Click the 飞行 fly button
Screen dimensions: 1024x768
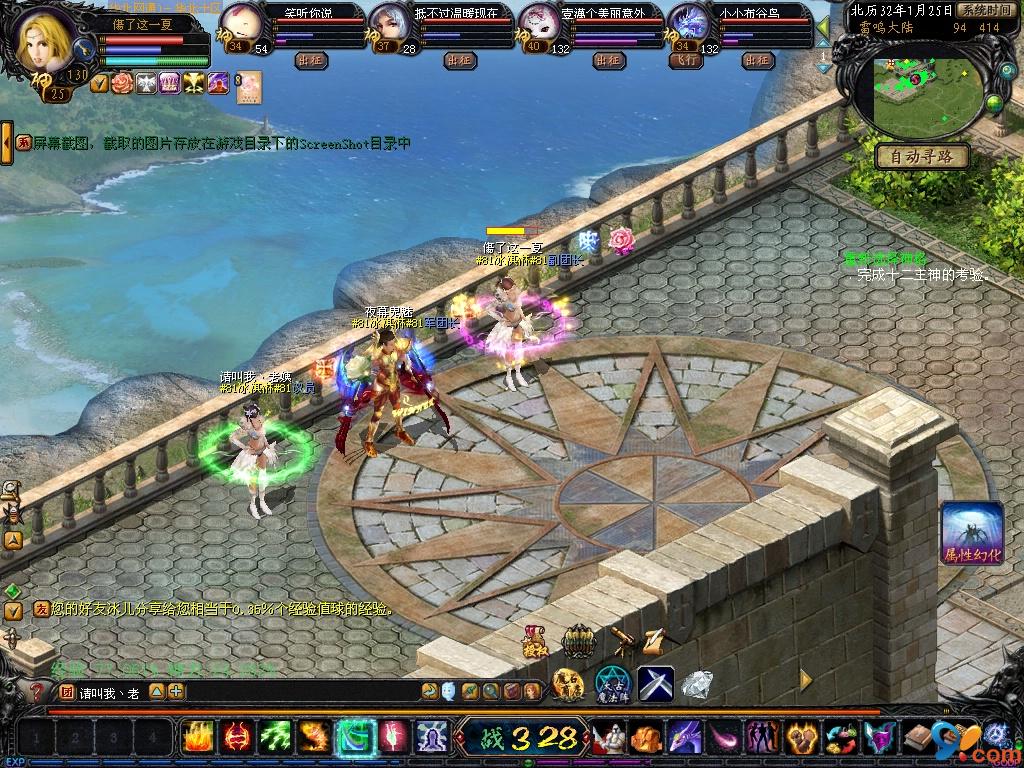click(683, 60)
